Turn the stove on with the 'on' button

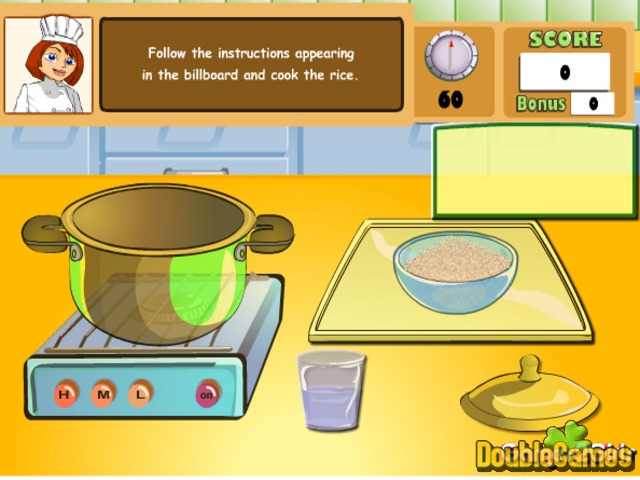click(x=208, y=393)
